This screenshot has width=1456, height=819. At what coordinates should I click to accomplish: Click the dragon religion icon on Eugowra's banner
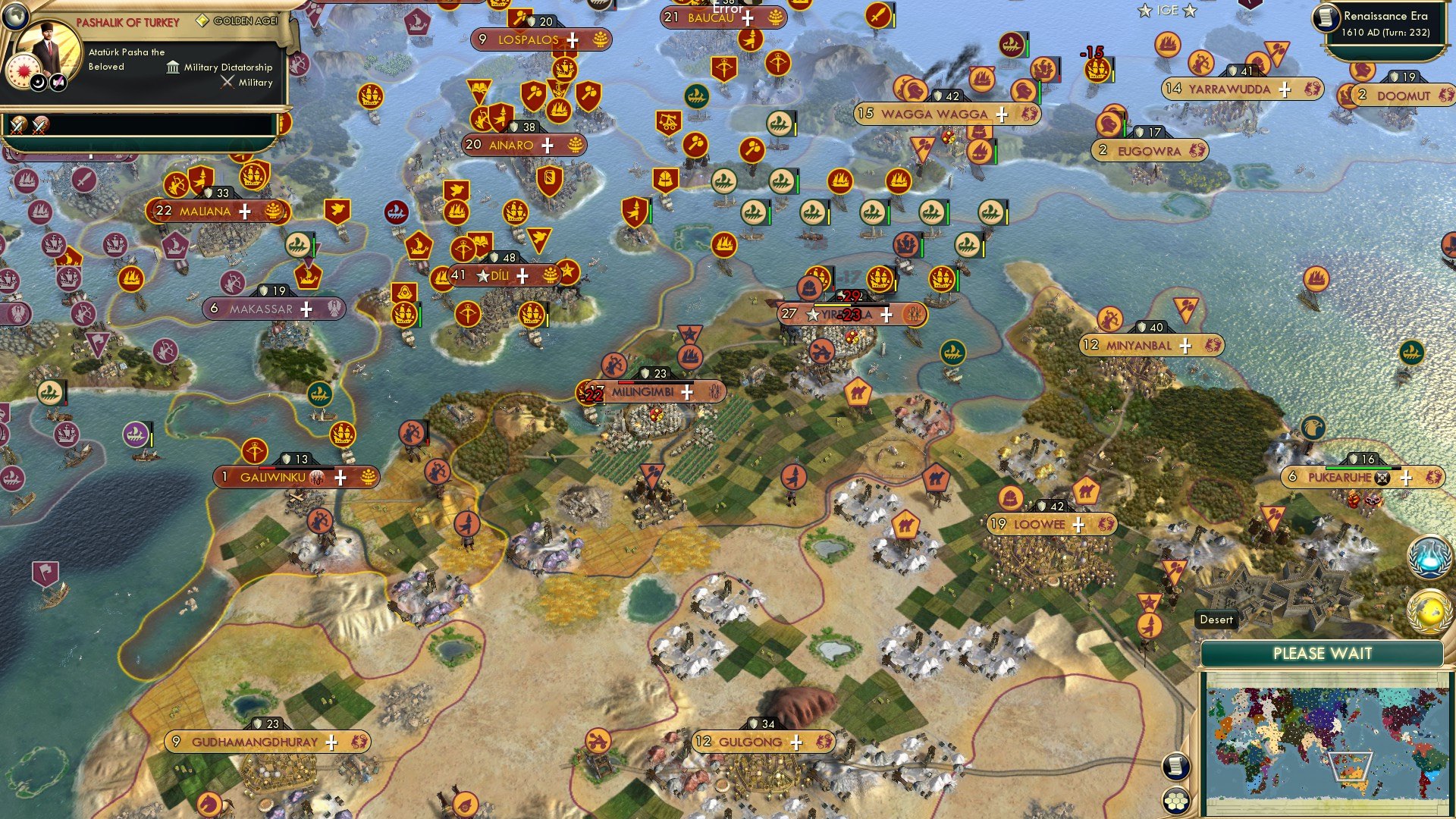pyautogui.click(x=1196, y=150)
